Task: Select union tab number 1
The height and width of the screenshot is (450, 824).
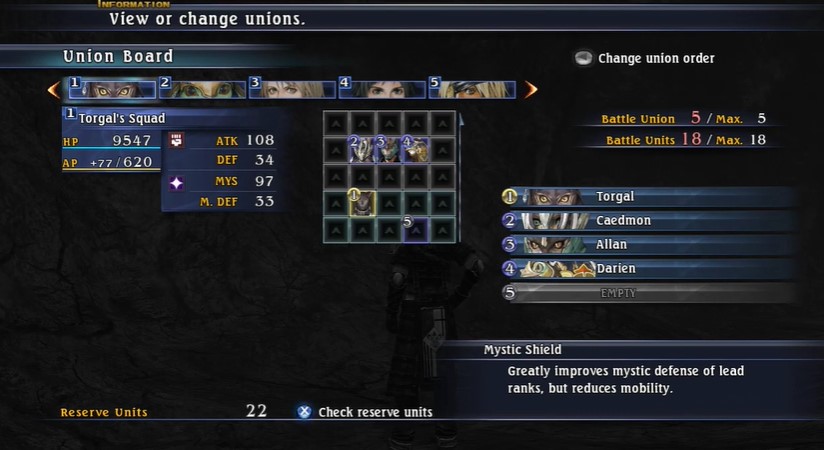Action: click(111, 89)
